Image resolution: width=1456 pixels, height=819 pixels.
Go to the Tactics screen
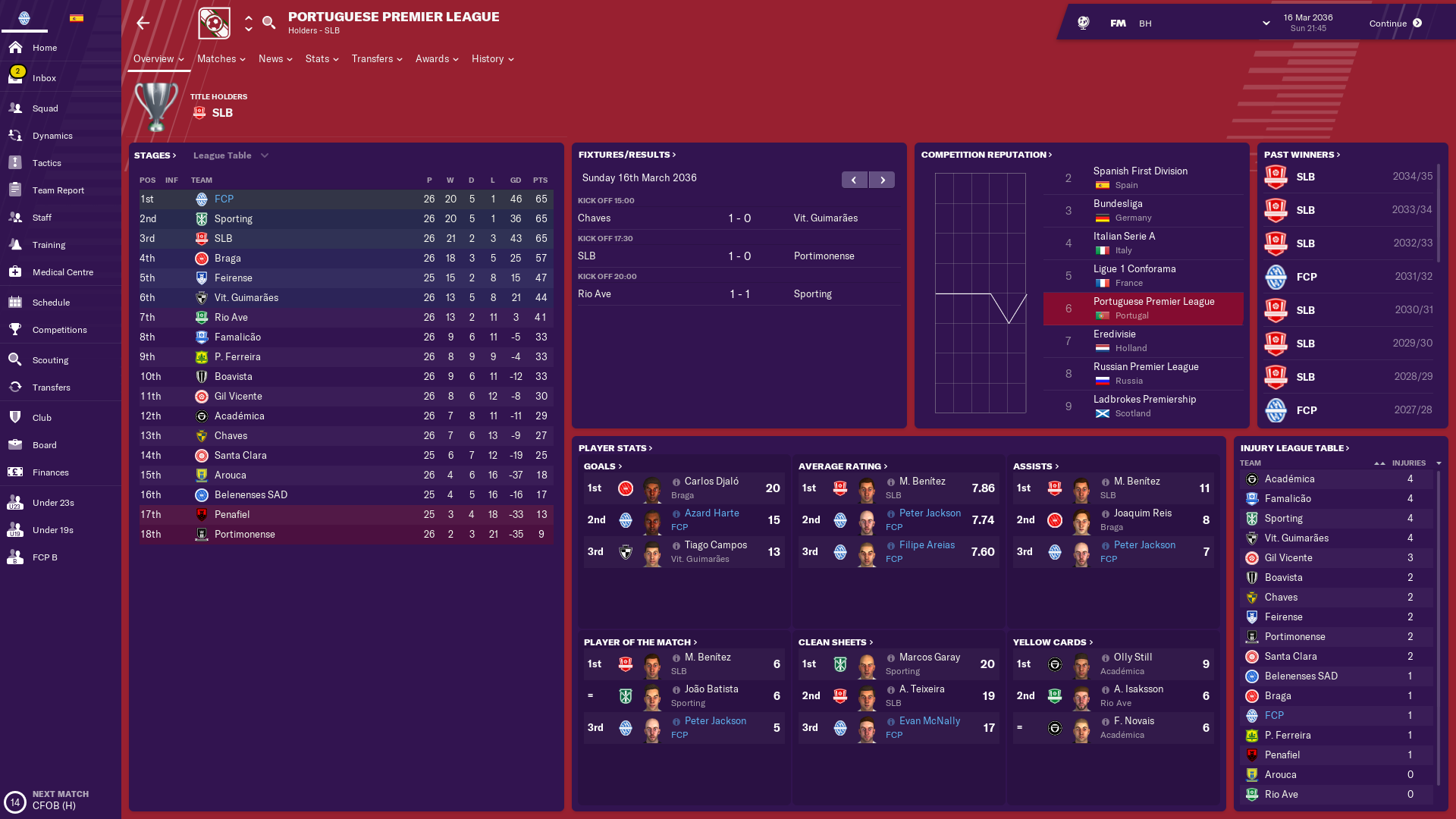click(46, 163)
